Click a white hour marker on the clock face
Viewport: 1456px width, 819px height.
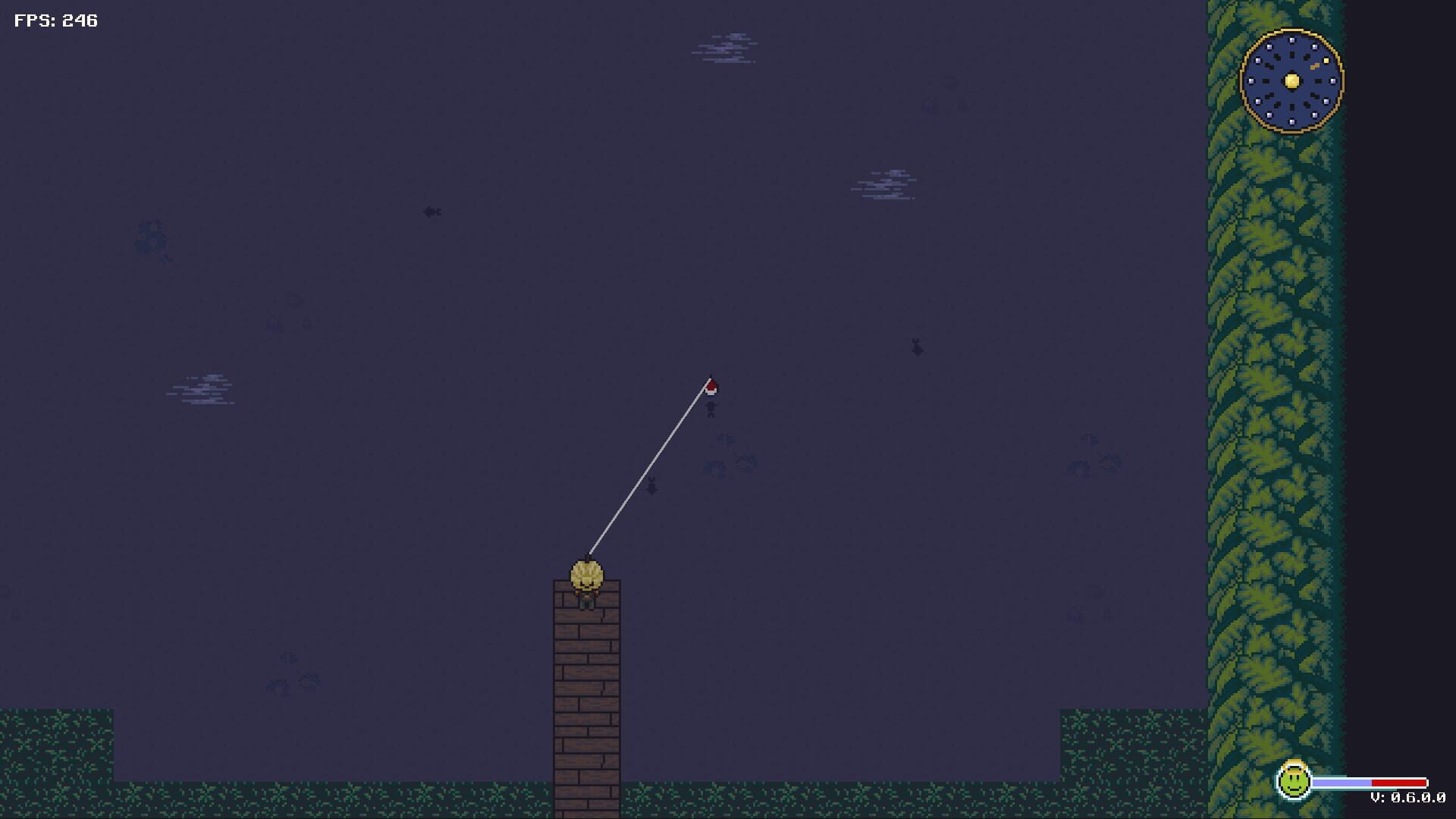click(1292, 40)
